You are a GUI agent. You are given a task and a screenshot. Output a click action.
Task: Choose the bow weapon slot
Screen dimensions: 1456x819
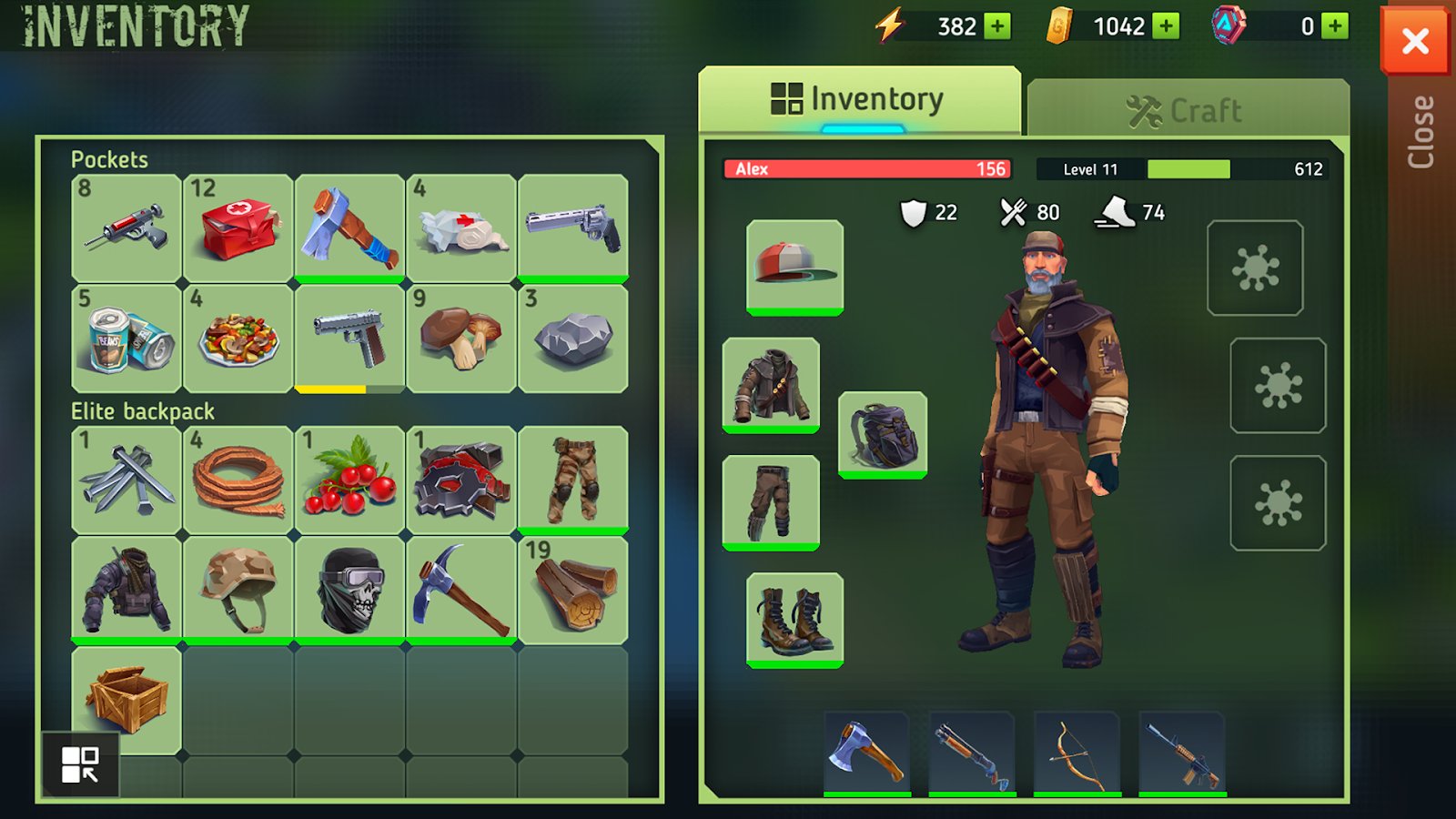[x=1077, y=753]
